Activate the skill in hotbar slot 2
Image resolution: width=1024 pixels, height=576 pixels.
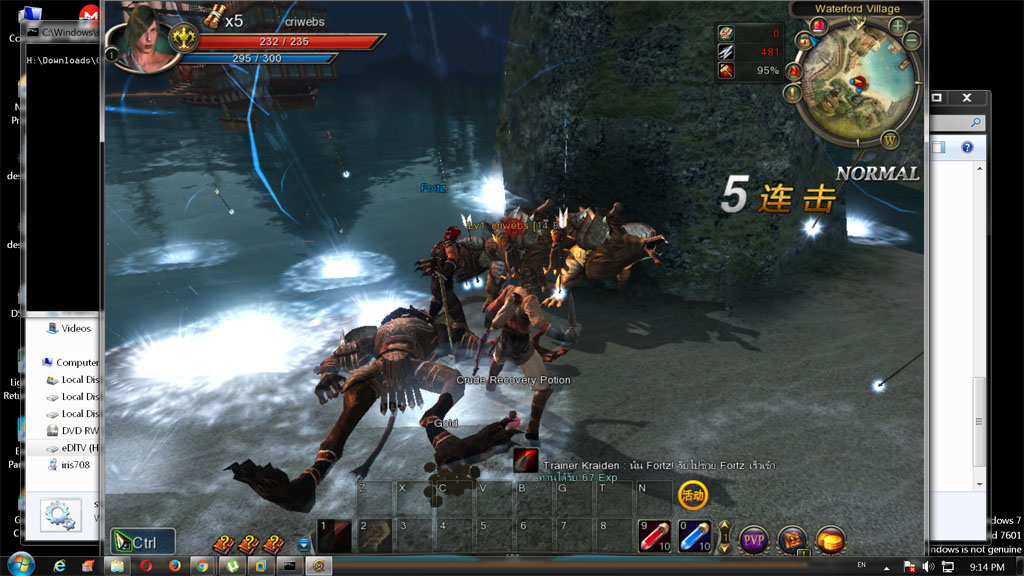point(375,536)
